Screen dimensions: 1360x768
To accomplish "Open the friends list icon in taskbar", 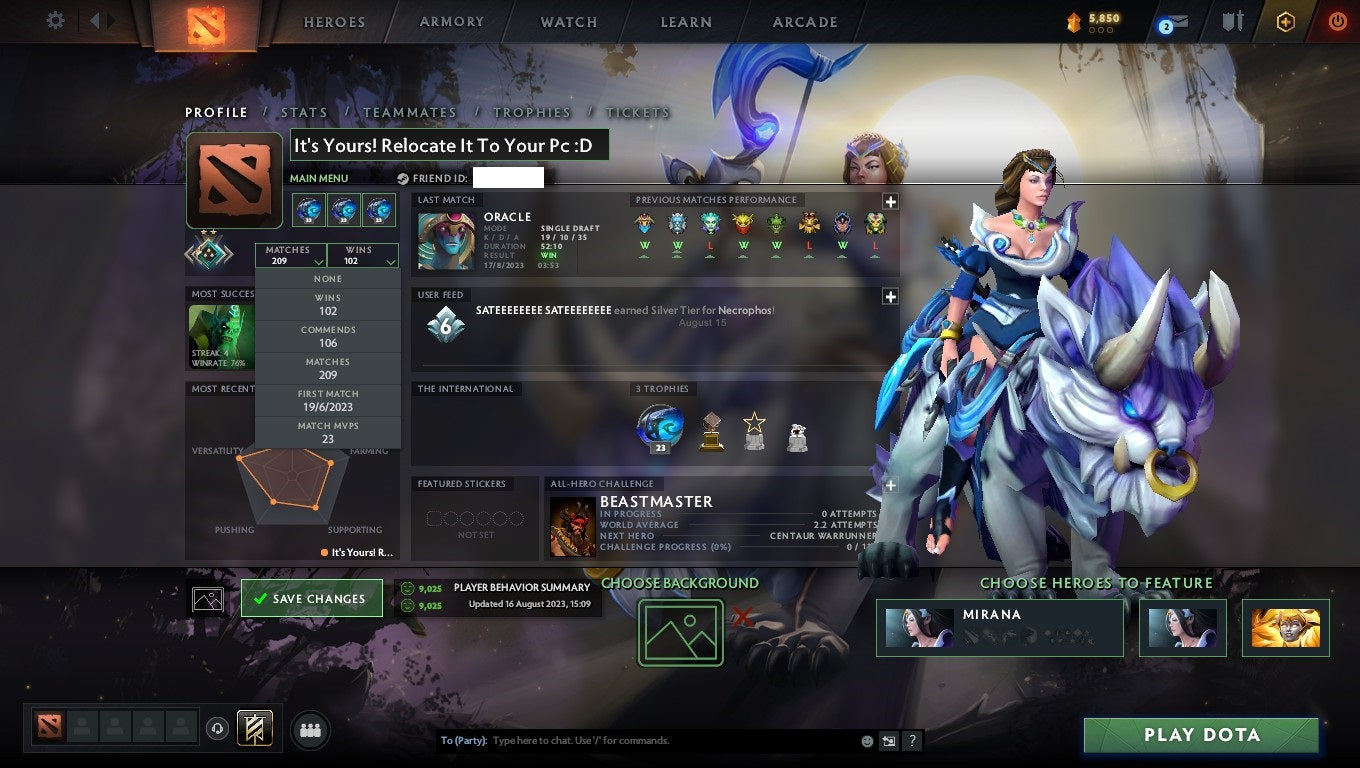I will tap(310, 730).
